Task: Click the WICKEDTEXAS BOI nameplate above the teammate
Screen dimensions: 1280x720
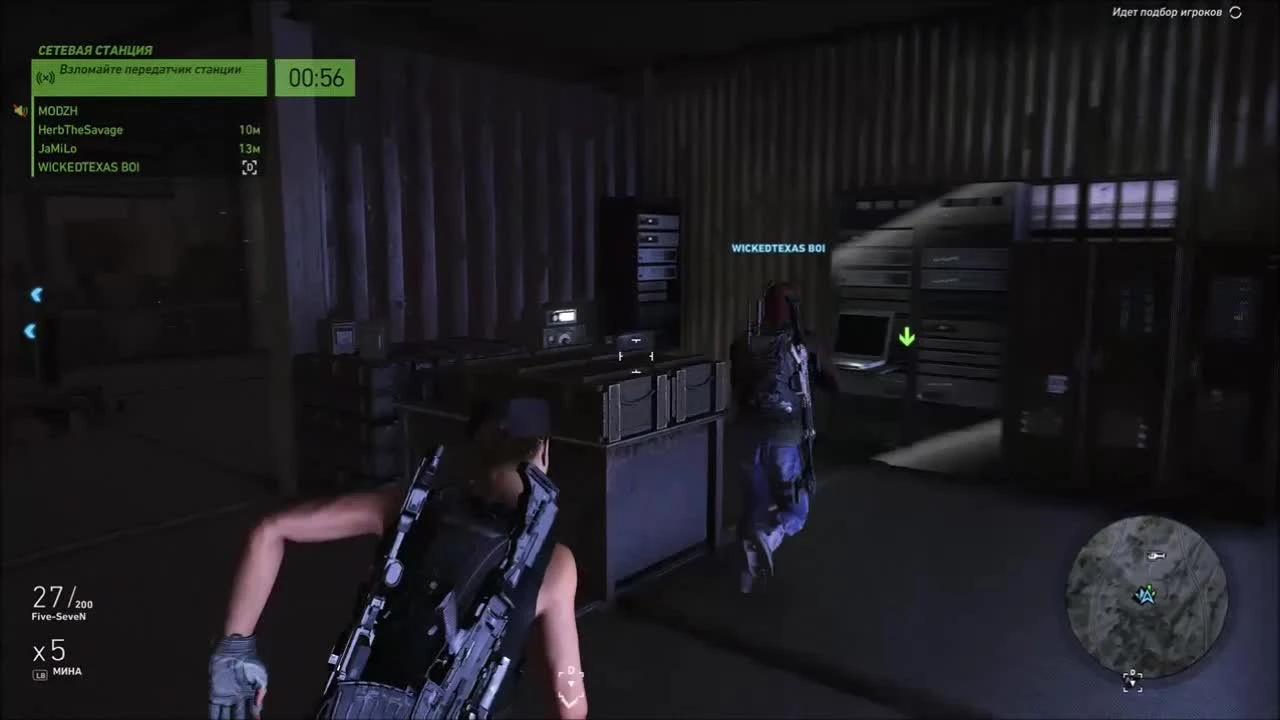Action: 779,247
